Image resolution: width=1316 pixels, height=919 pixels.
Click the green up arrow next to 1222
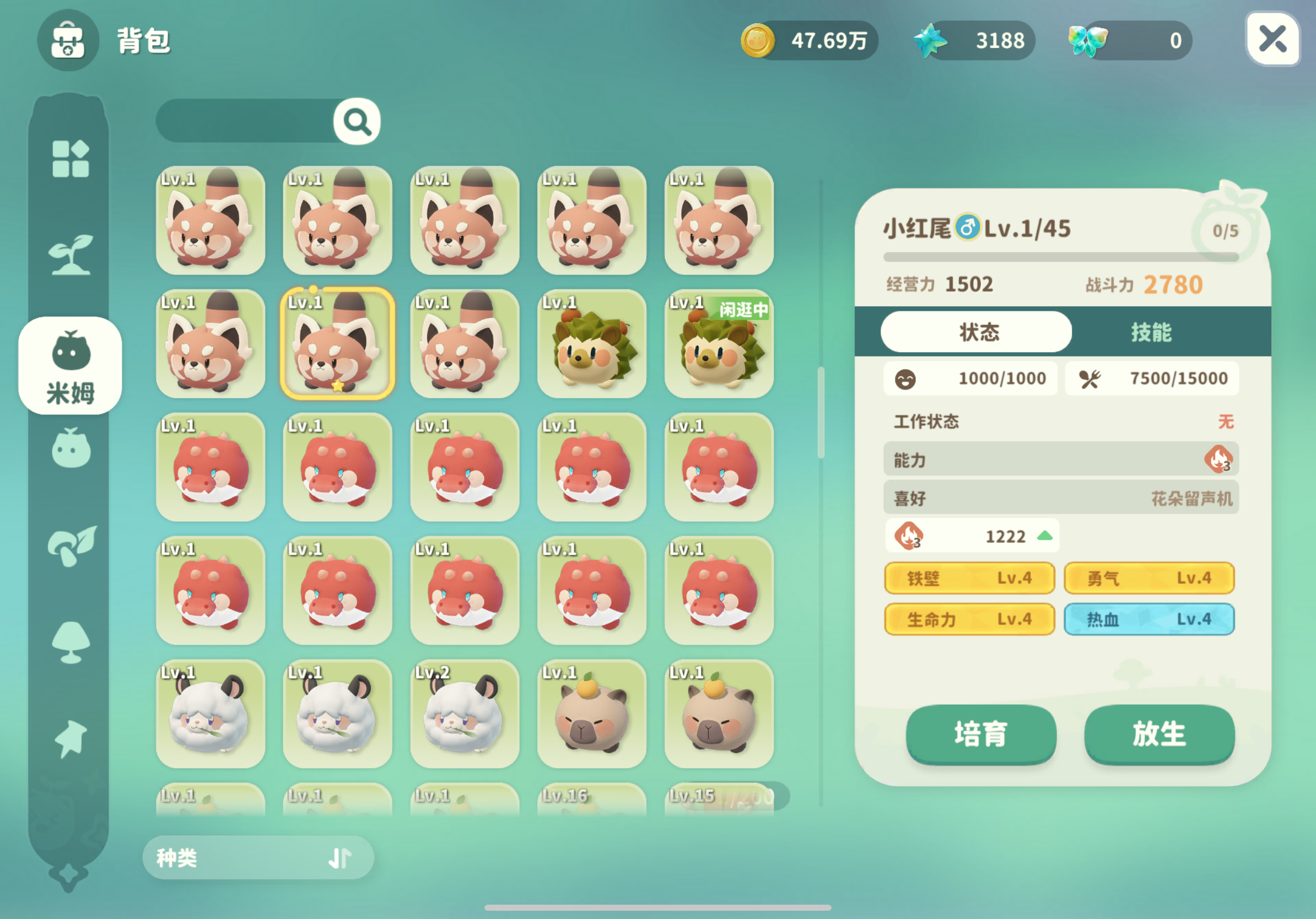[x=1045, y=536]
